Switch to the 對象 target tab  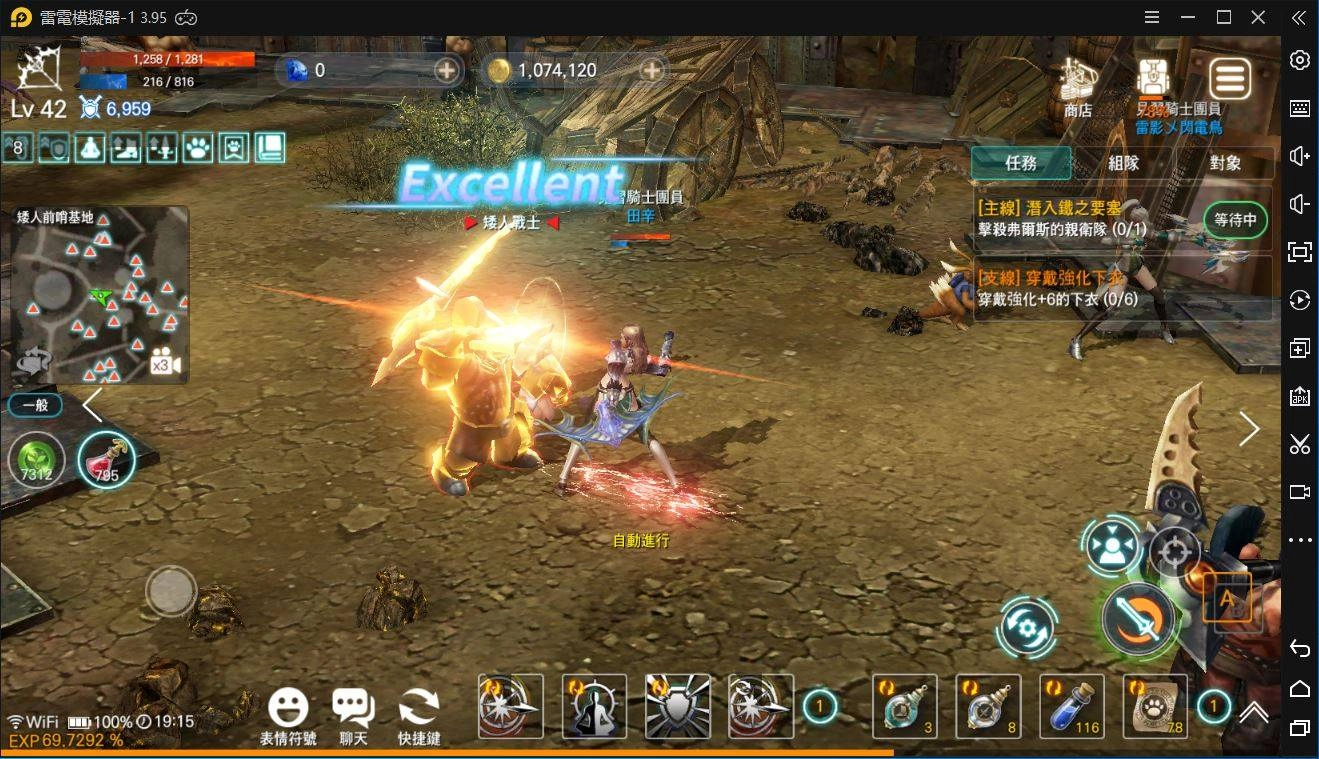coord(1225,163)
